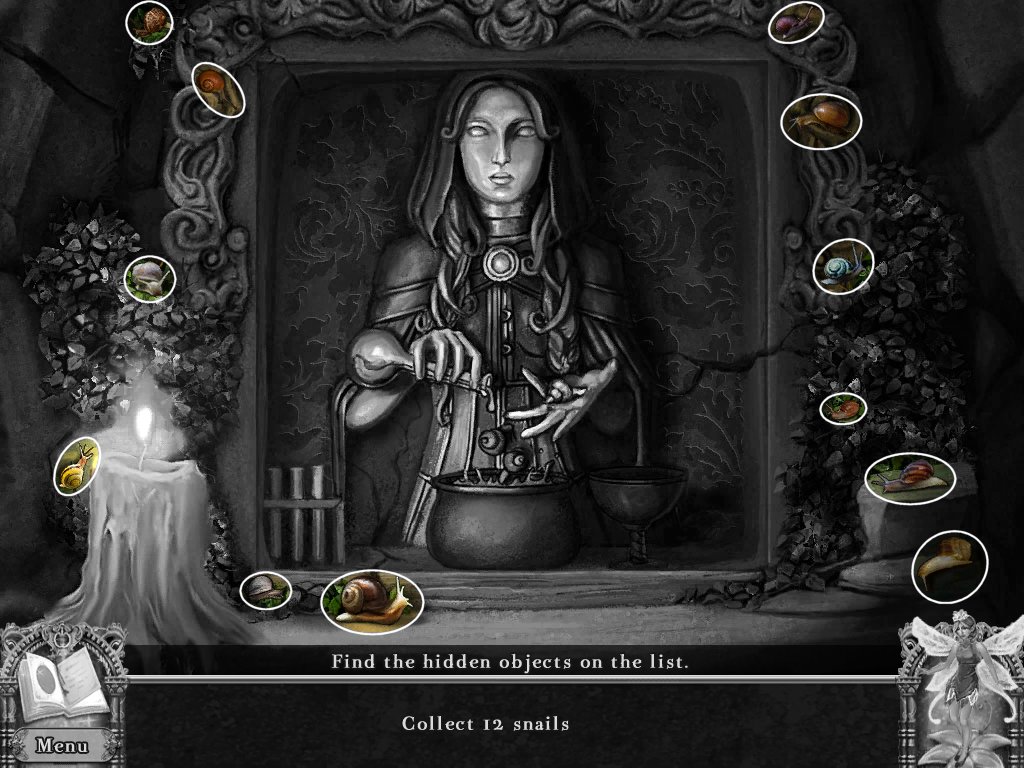Collect the blue-shelled snail
Screen dimensions: 1024x768
pyautogui.click(x=842, y=267)
